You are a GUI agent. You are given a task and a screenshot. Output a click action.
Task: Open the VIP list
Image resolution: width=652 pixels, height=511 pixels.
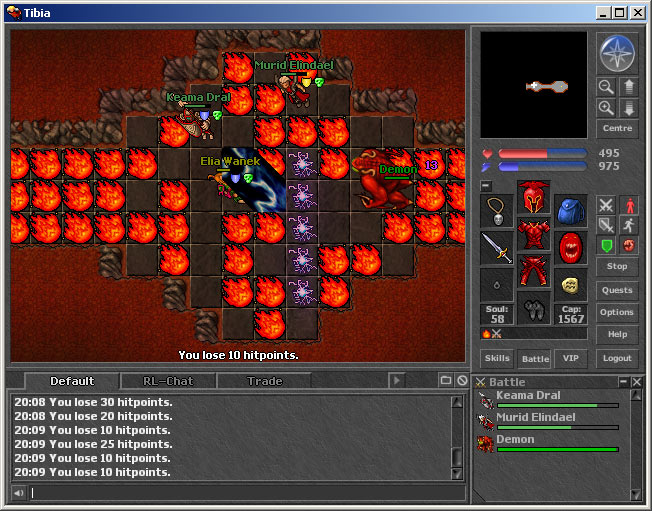570,358
